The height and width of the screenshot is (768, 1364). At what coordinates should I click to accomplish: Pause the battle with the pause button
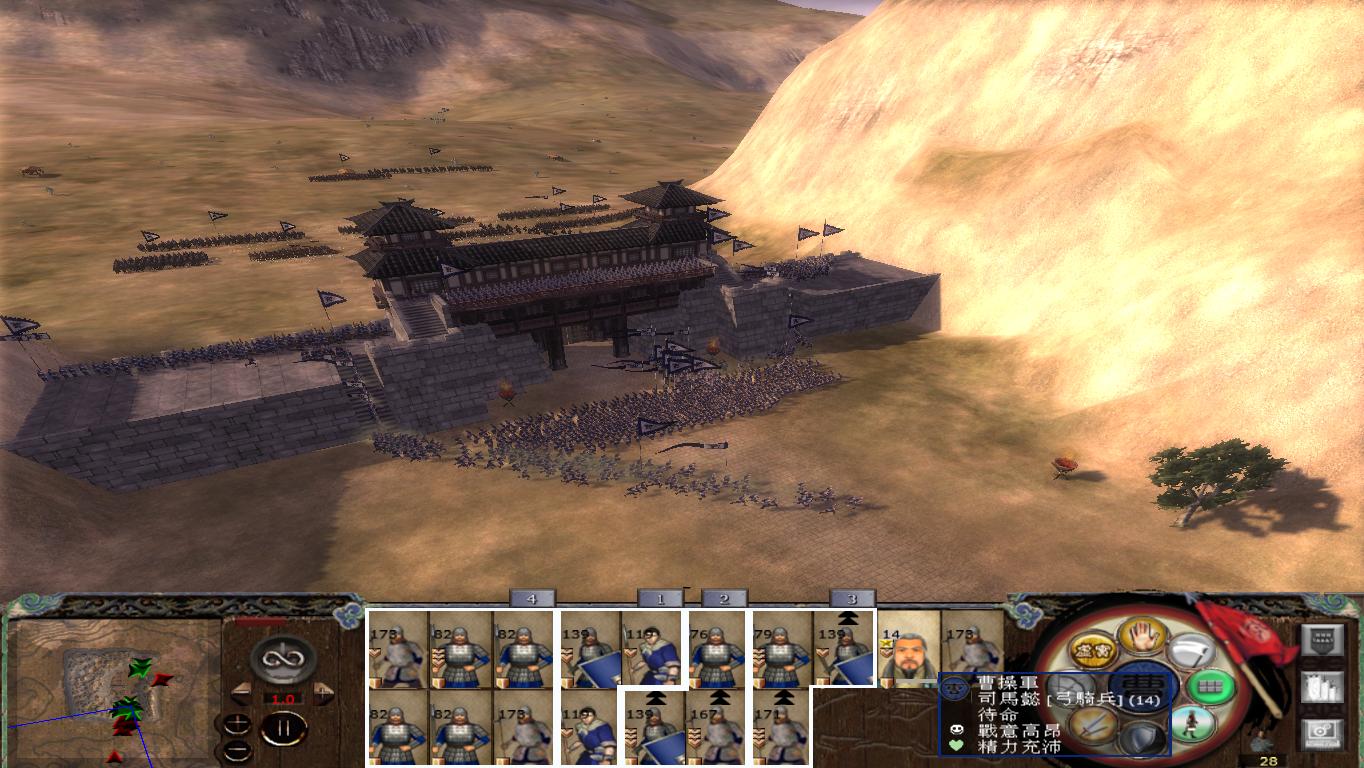click(285, 728)
